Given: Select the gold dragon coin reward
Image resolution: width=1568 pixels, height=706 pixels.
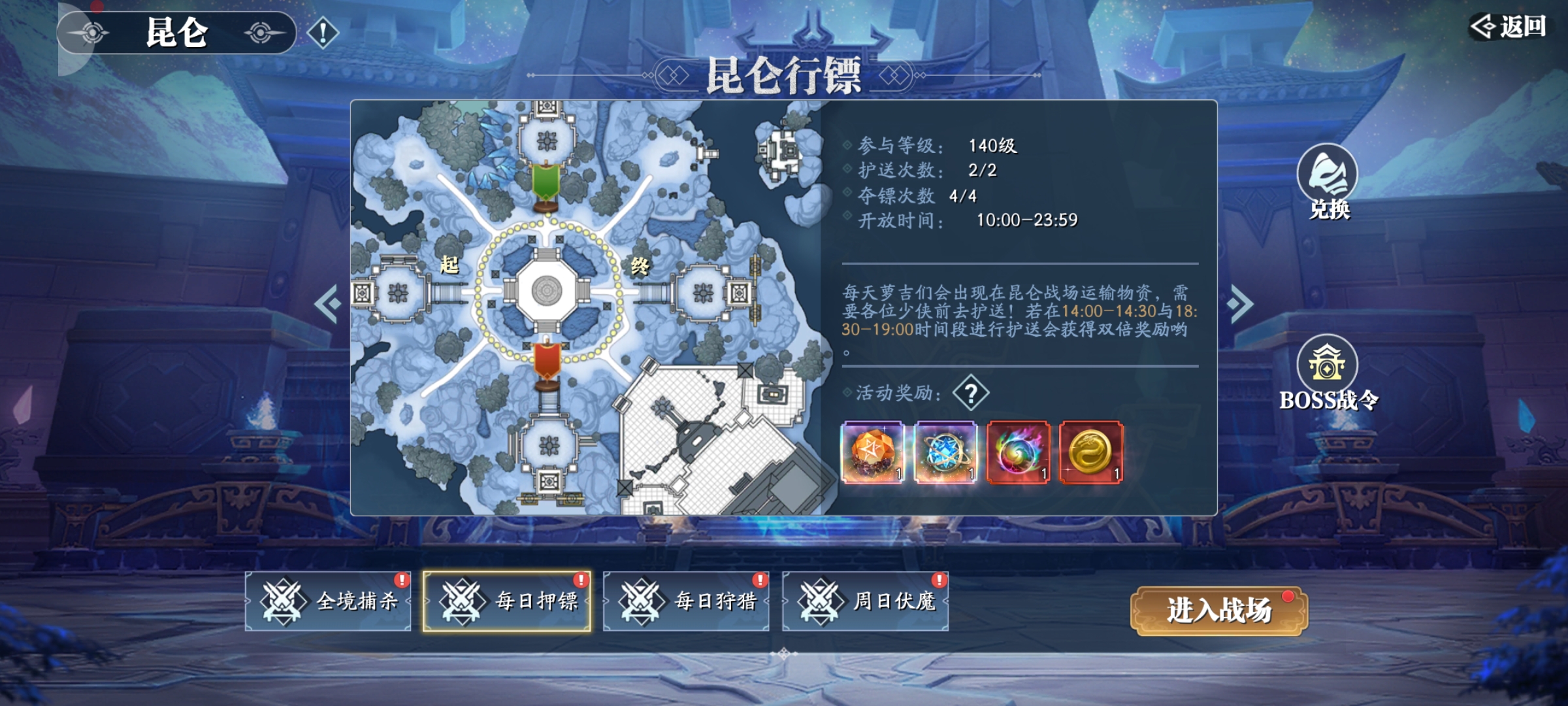Looking at the screenshot, I should click(1091, 452).
